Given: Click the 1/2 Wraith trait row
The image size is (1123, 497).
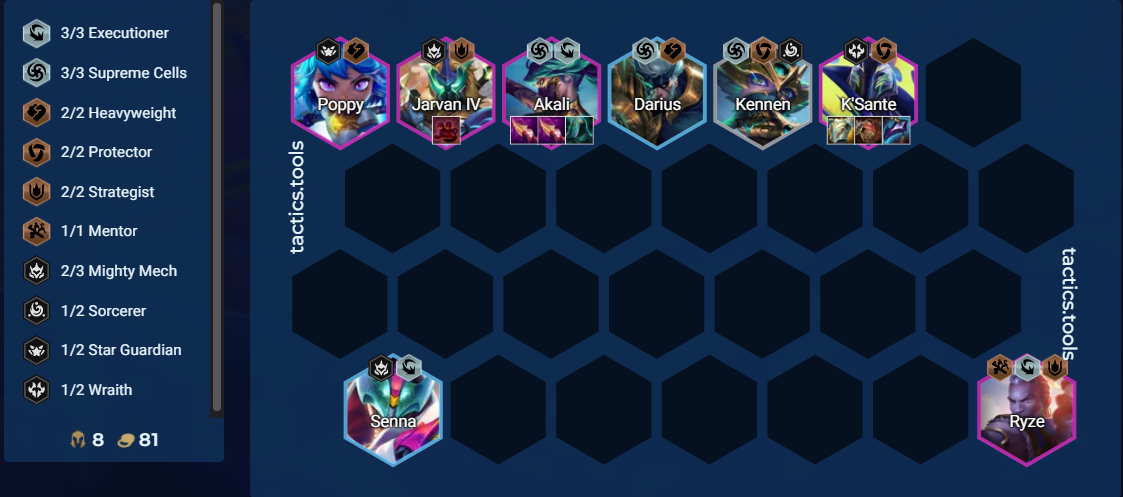Looking at the screenshot, I should tap(110, 390).
